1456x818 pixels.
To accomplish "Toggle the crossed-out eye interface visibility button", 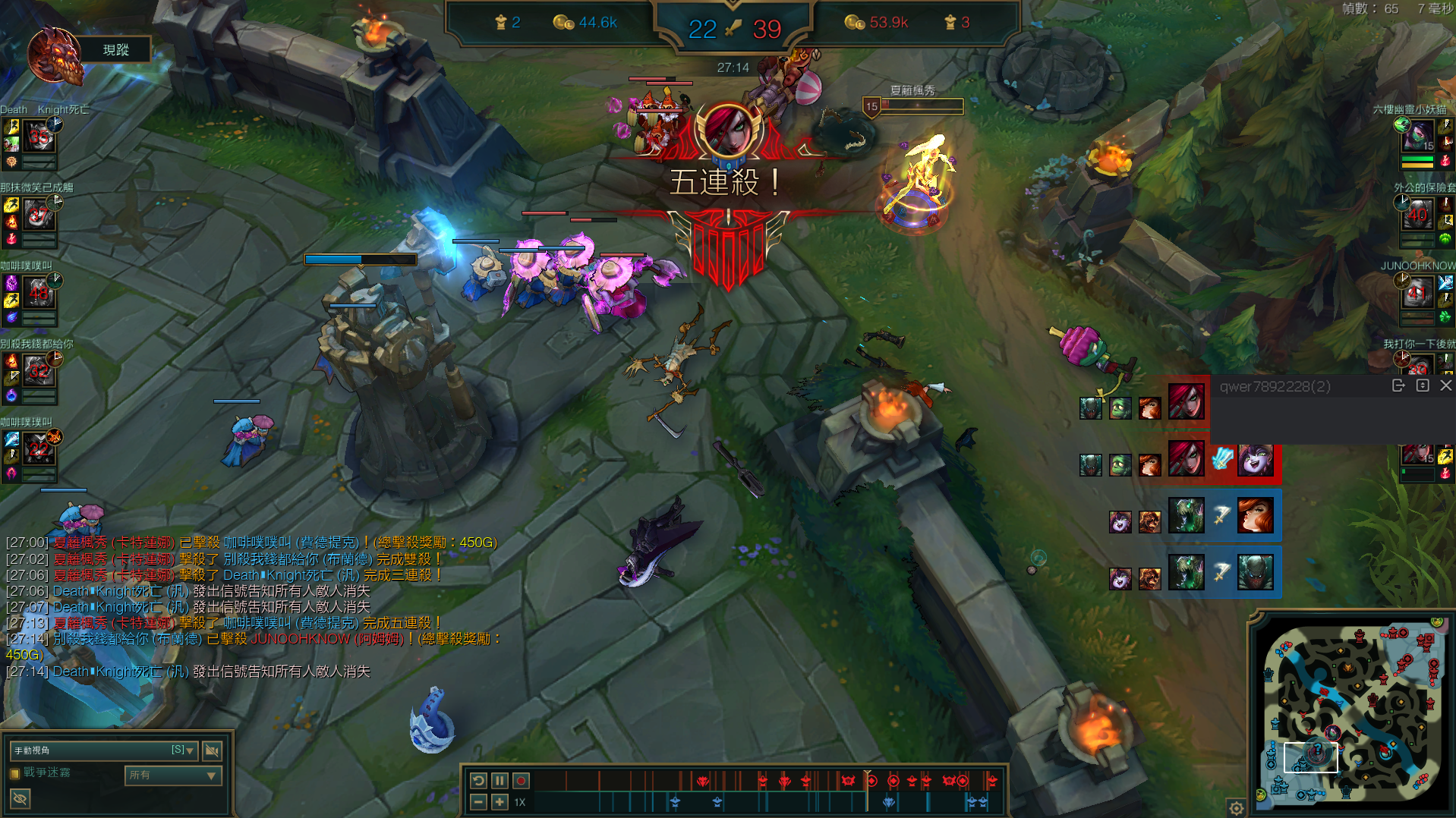I will point(20,798).
